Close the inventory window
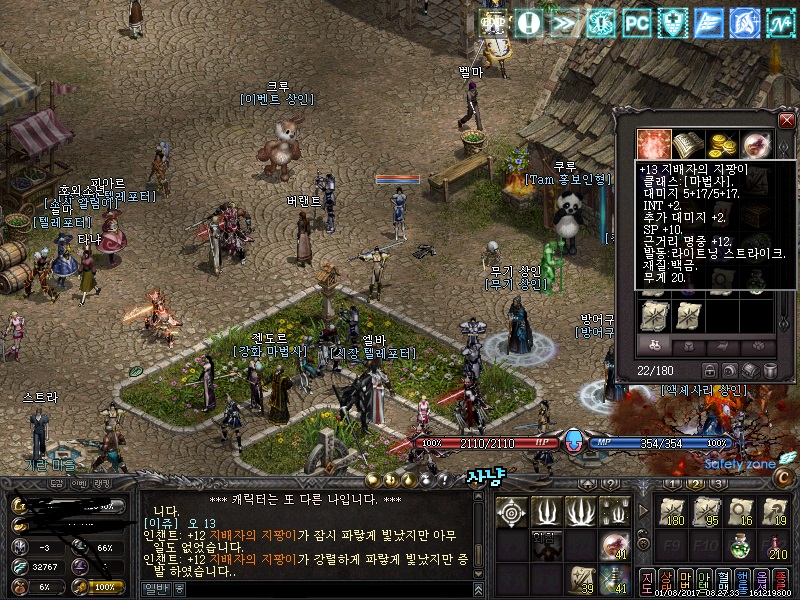 (786, 121)
